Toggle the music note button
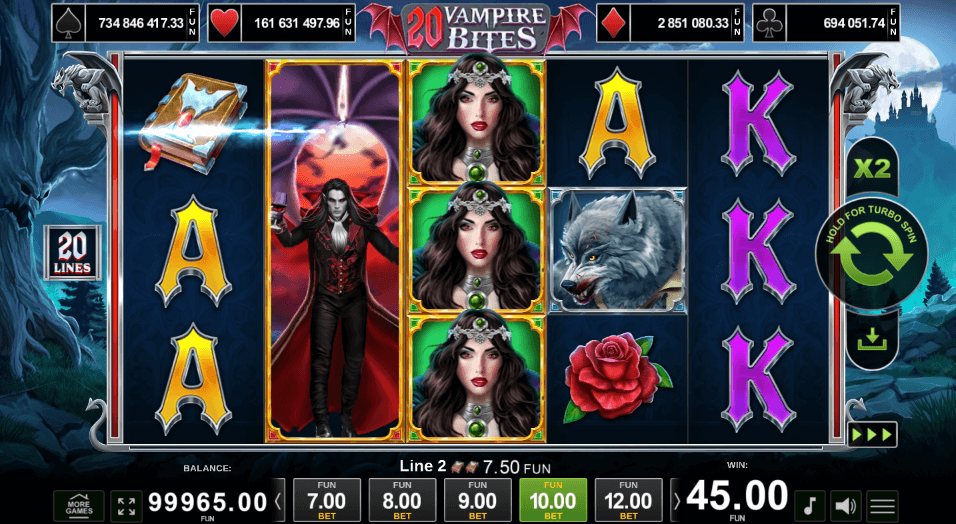Viewport: 956px width, 524px height. click(811, 505)
